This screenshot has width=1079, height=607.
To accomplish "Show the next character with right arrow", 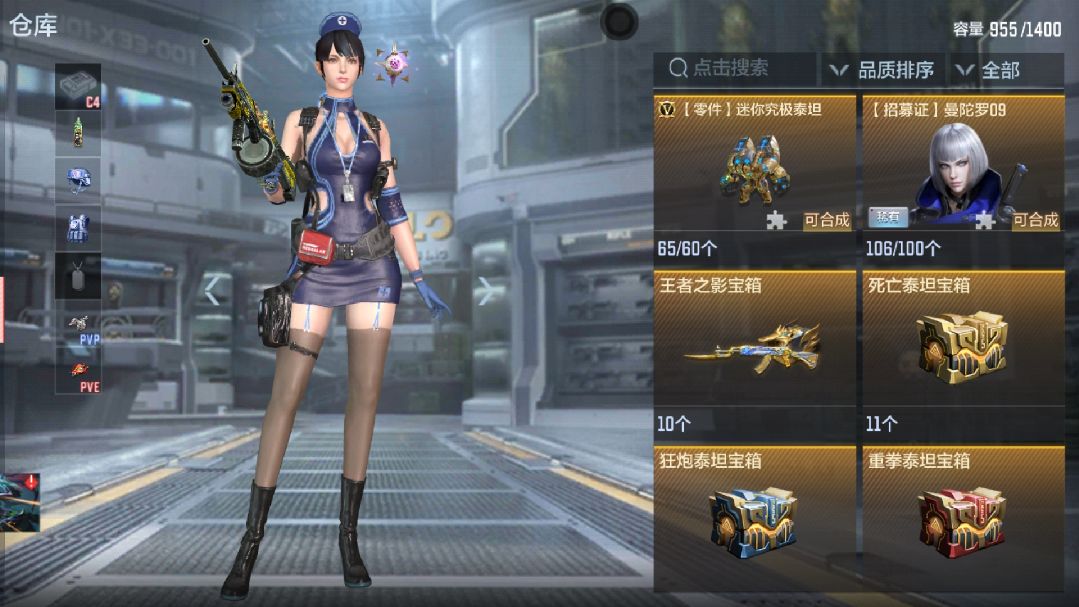I will click(x=486, y=290).
